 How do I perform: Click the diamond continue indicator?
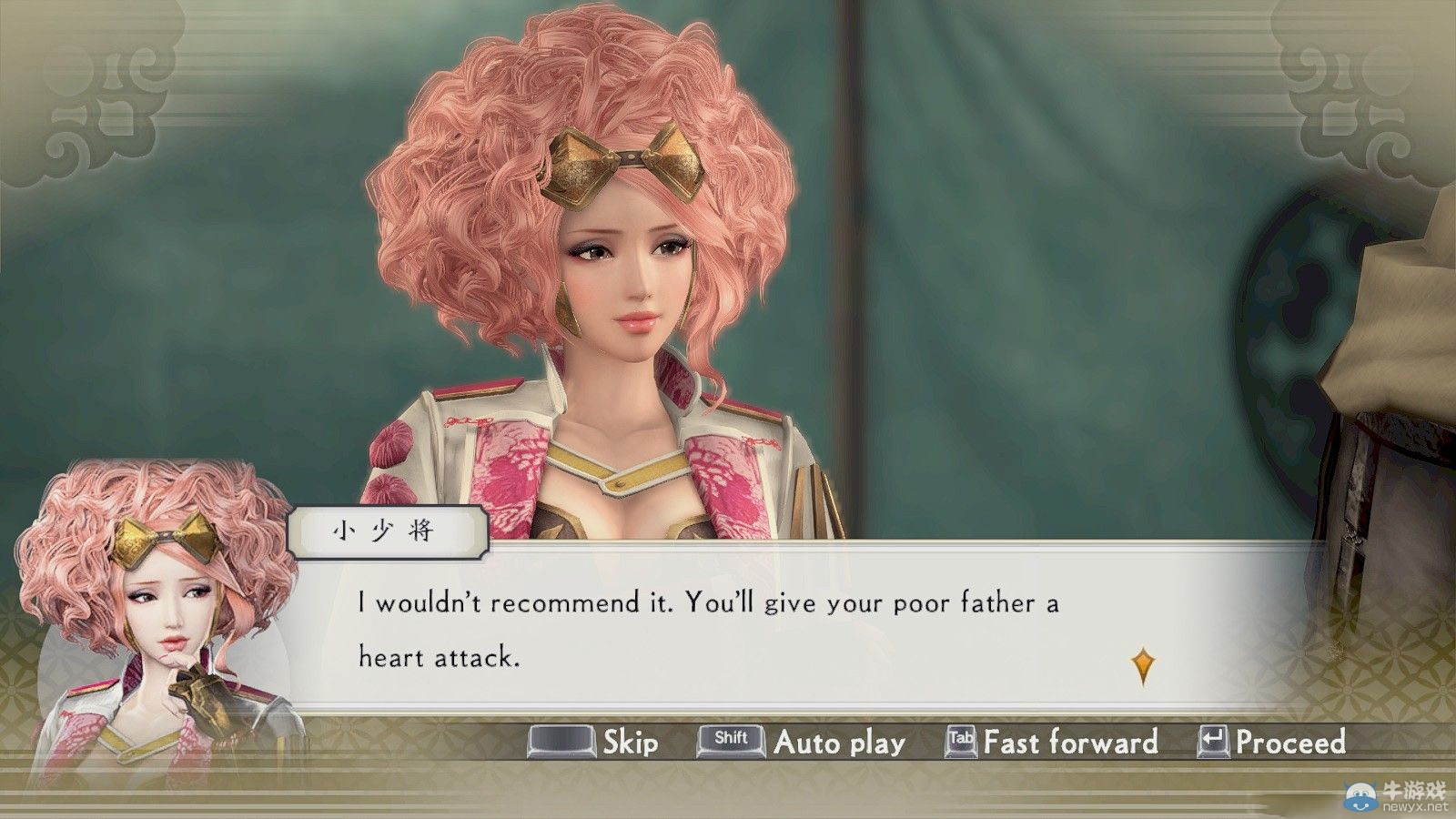(x=1142, y=666)
